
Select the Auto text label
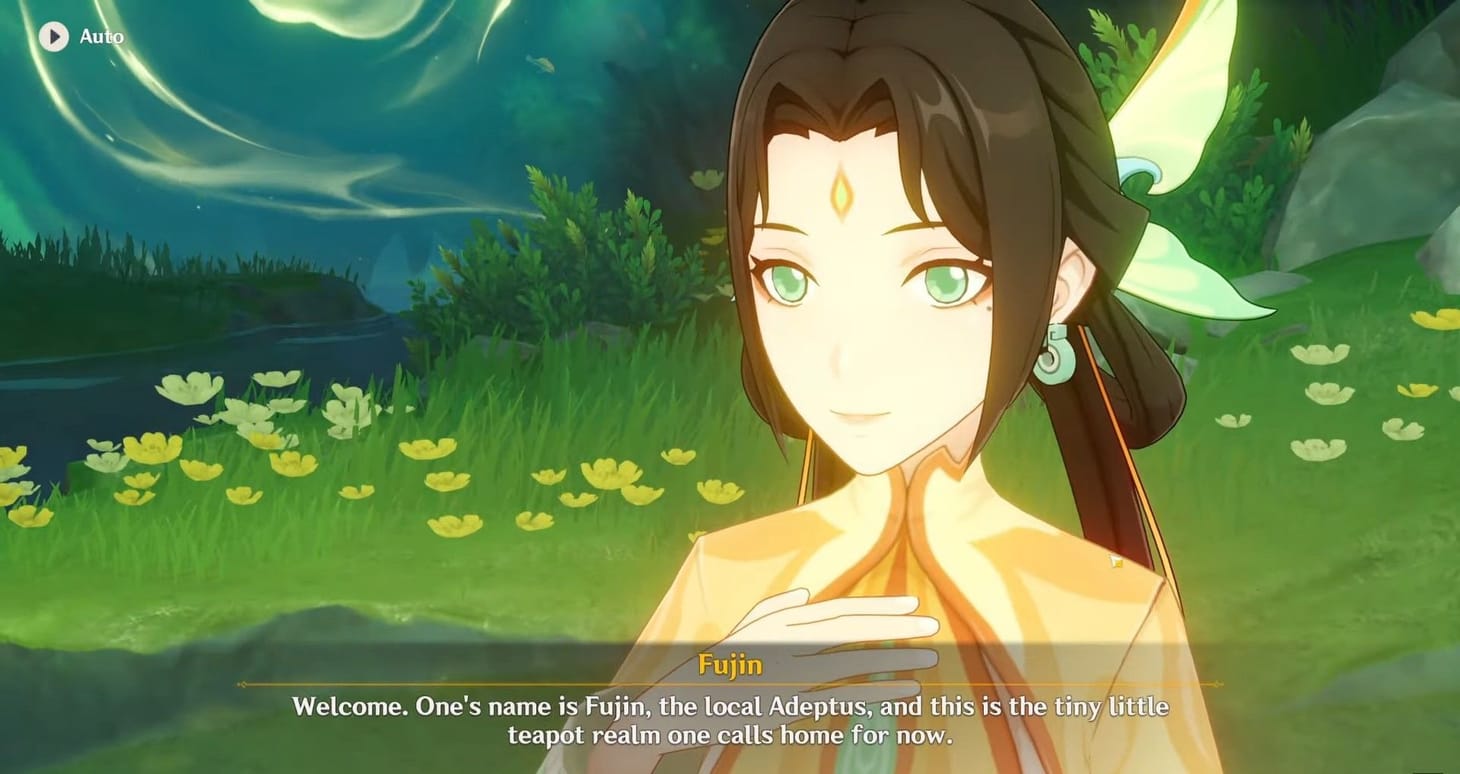pyautogui.click(x=103, y=37)
